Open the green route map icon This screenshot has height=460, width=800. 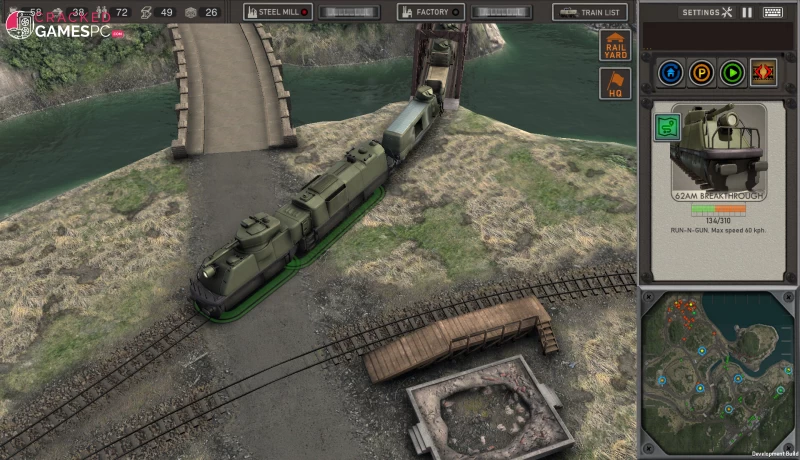664,126
